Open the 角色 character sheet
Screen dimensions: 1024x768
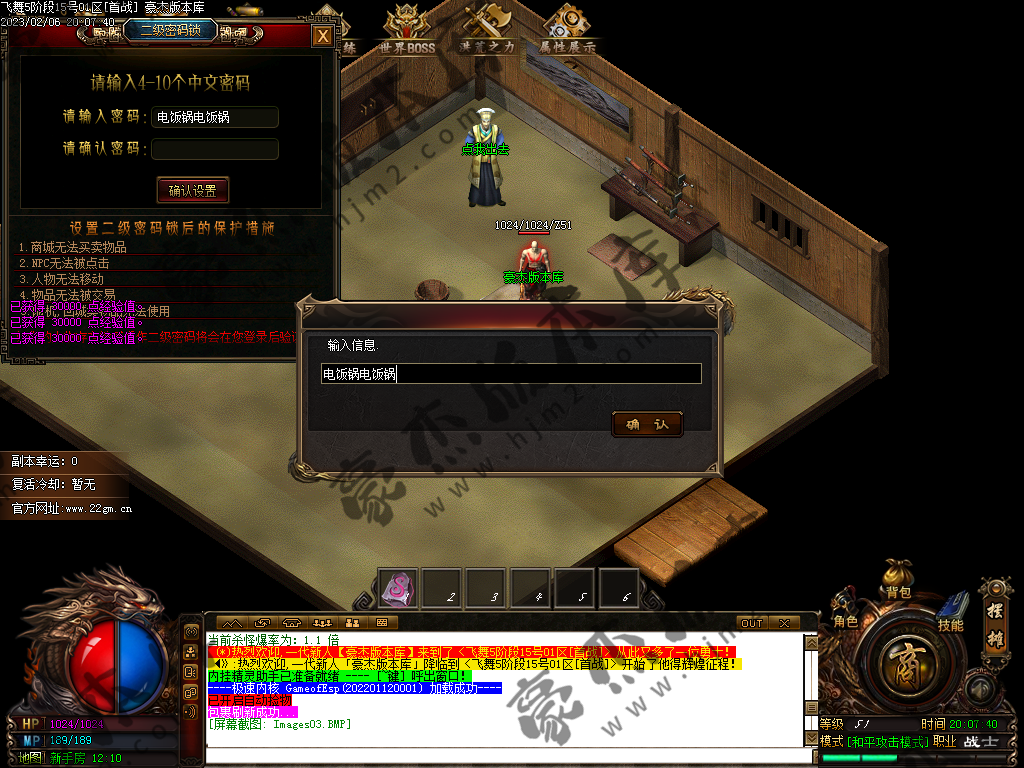pos(846,618)
